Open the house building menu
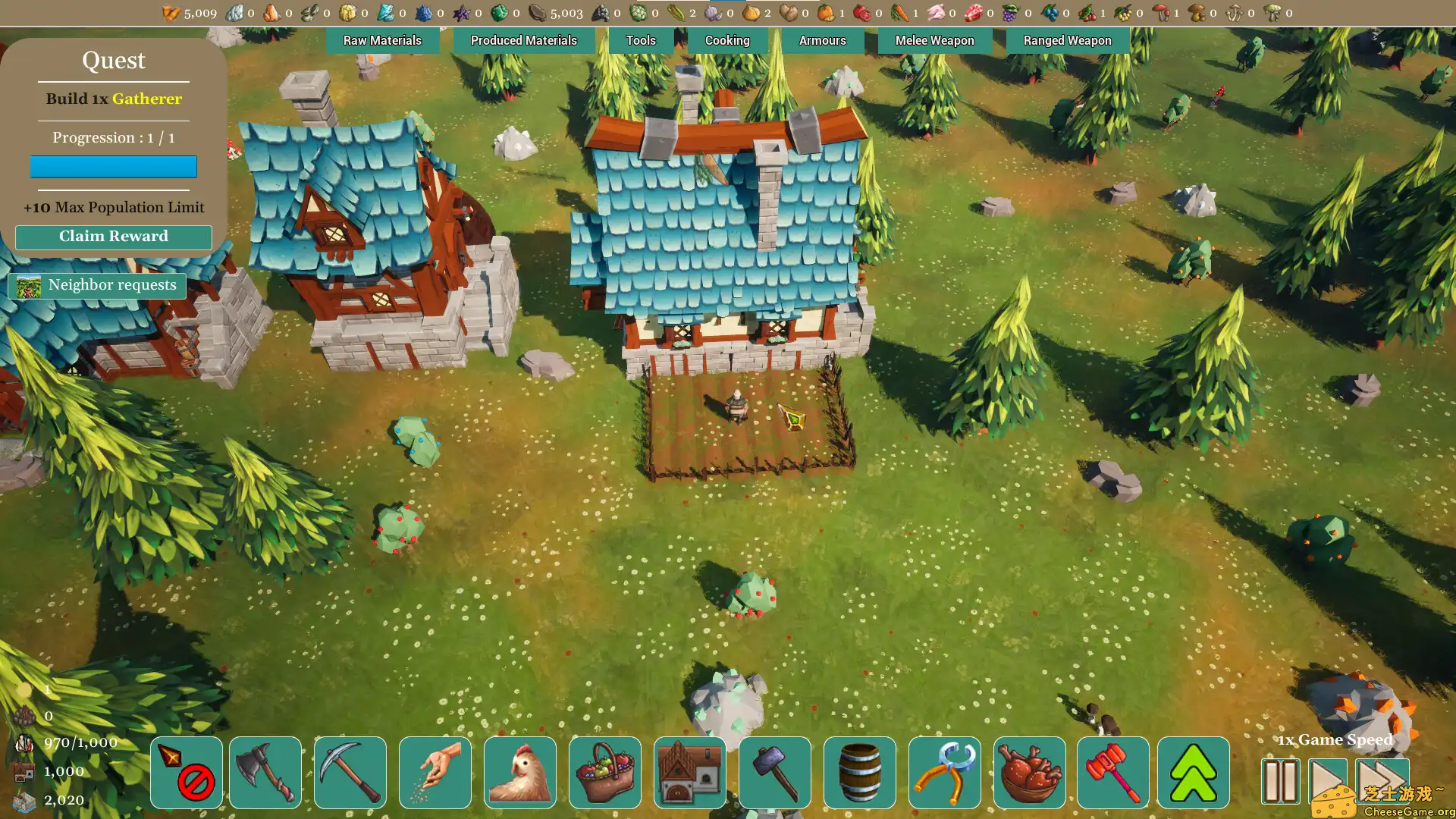The height and width of the screenshot is (819, 1456). [690, 772]
